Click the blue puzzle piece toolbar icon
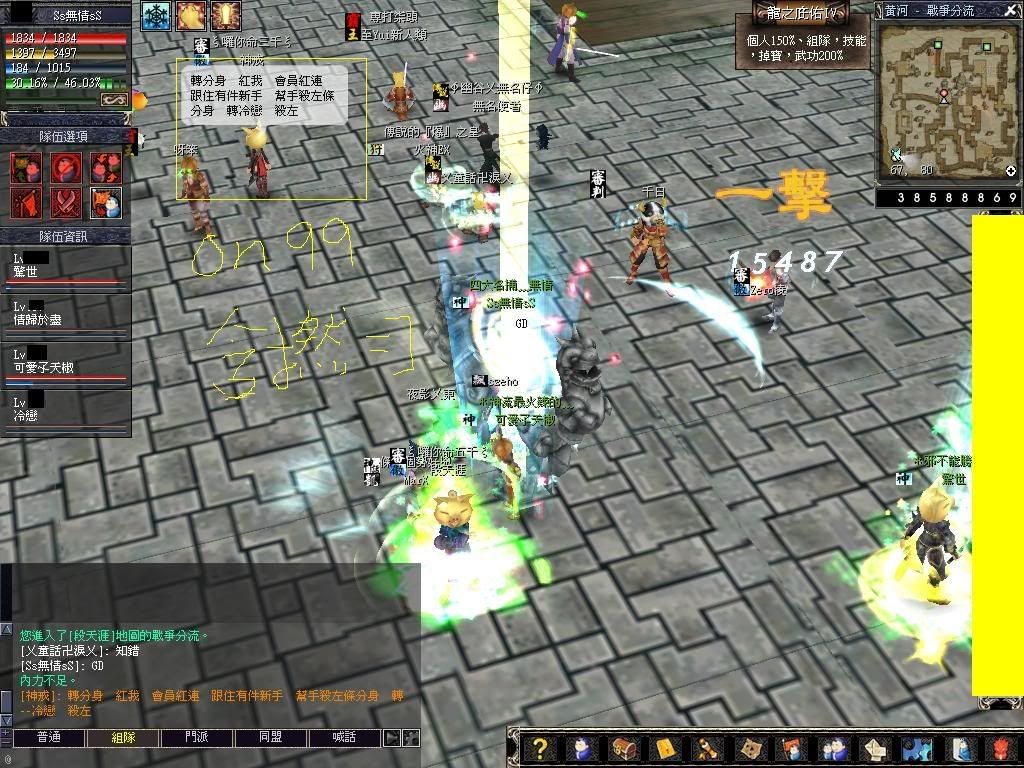1024x768 pixels. pos(916,749)
